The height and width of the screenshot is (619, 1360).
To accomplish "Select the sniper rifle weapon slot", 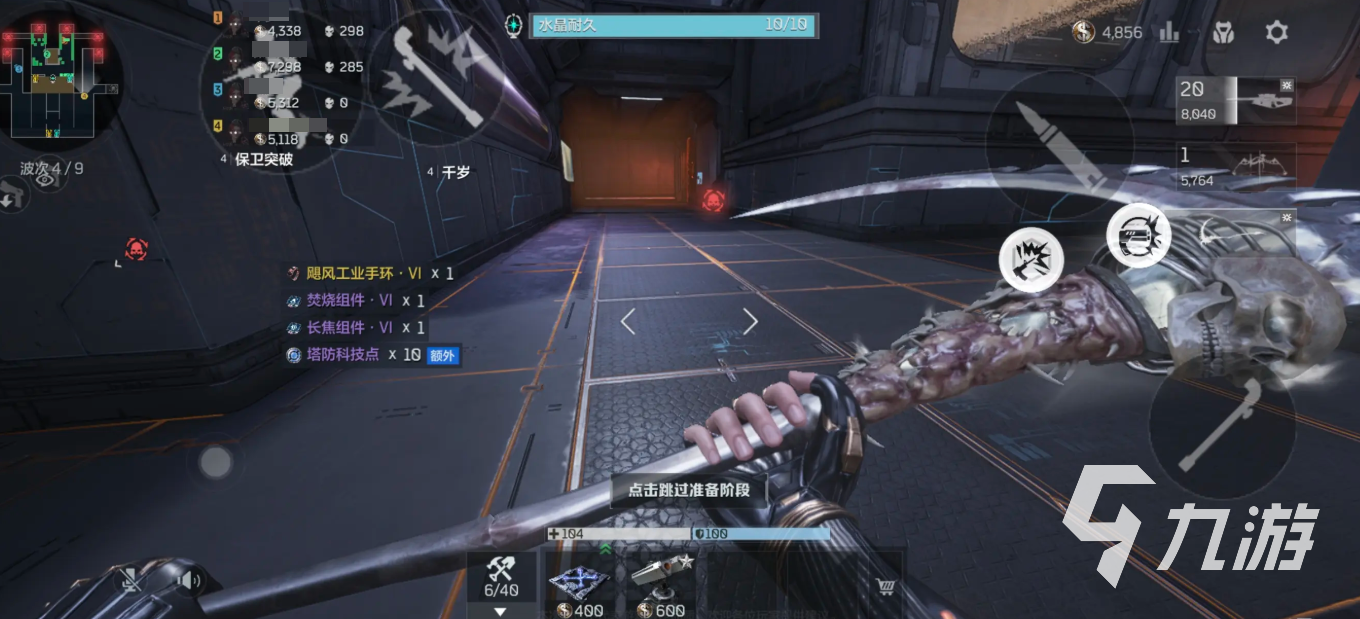I will pyautogui.click(x=1236, y=100).
